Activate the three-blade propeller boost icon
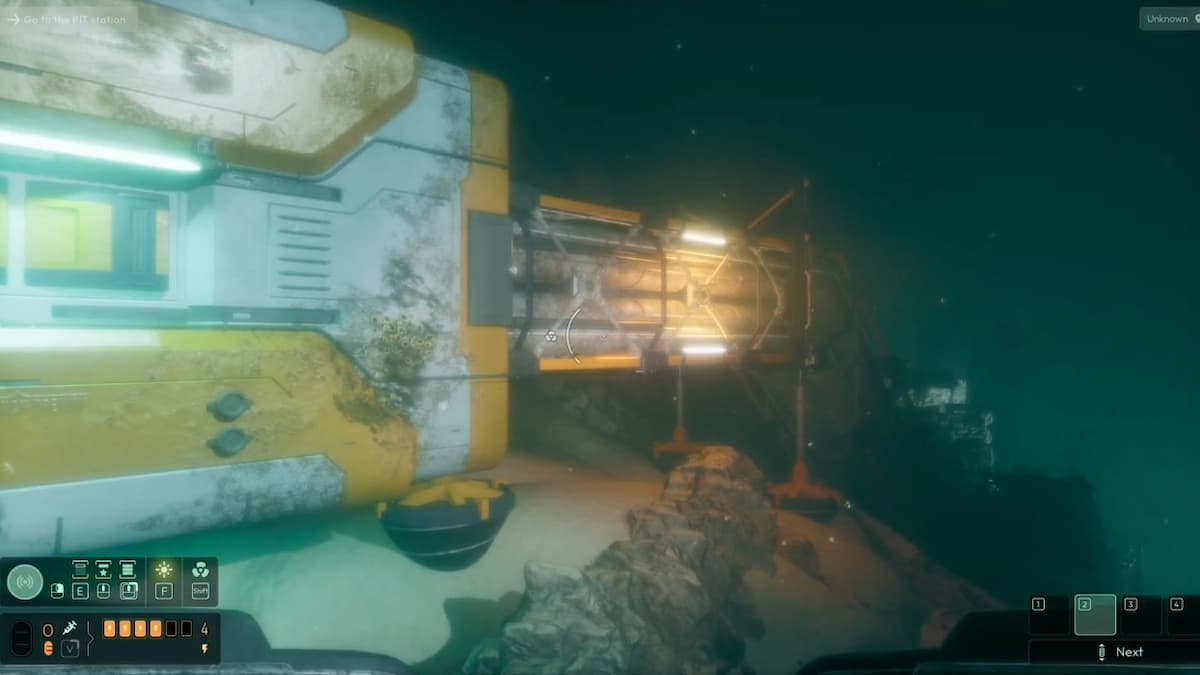 pos(200,570)
